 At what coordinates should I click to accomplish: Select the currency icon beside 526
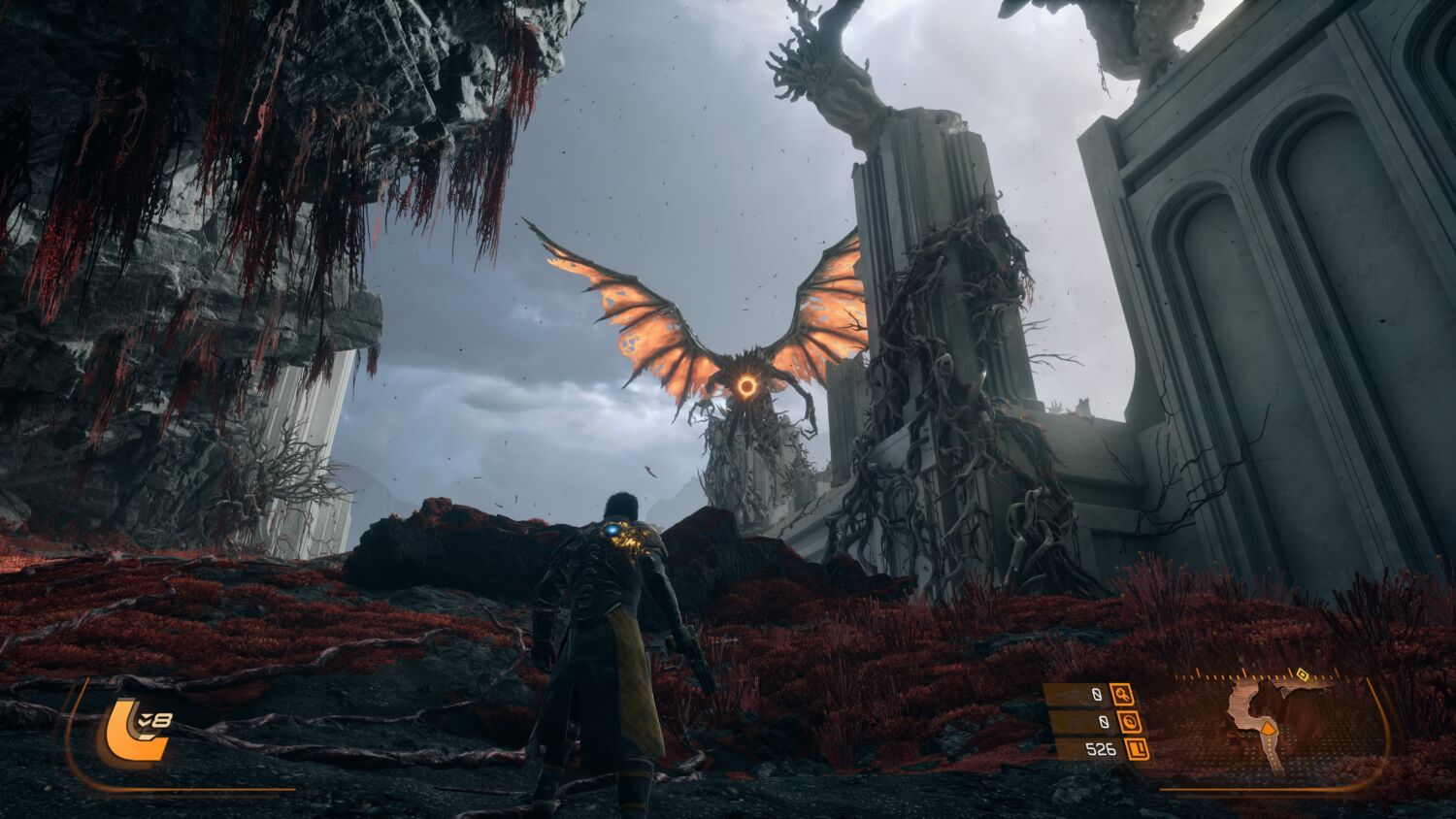coord(1137,749)
